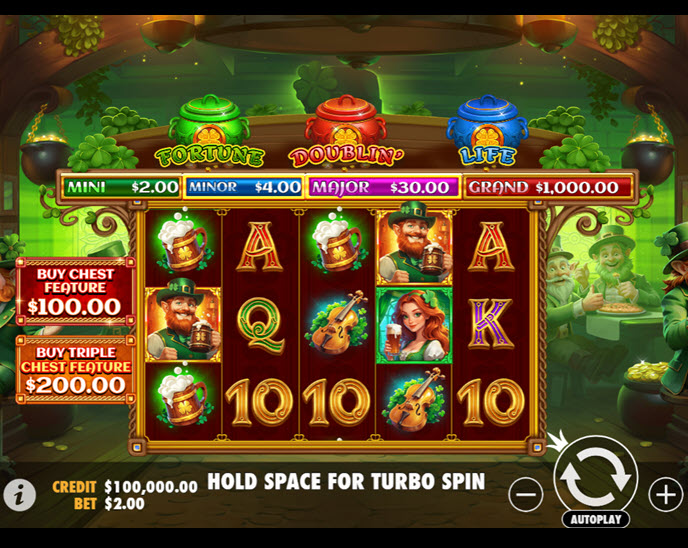This screenshot has height=548, width=688.
Task: Decrease the bet with the minus button
Action: point(526,493)
